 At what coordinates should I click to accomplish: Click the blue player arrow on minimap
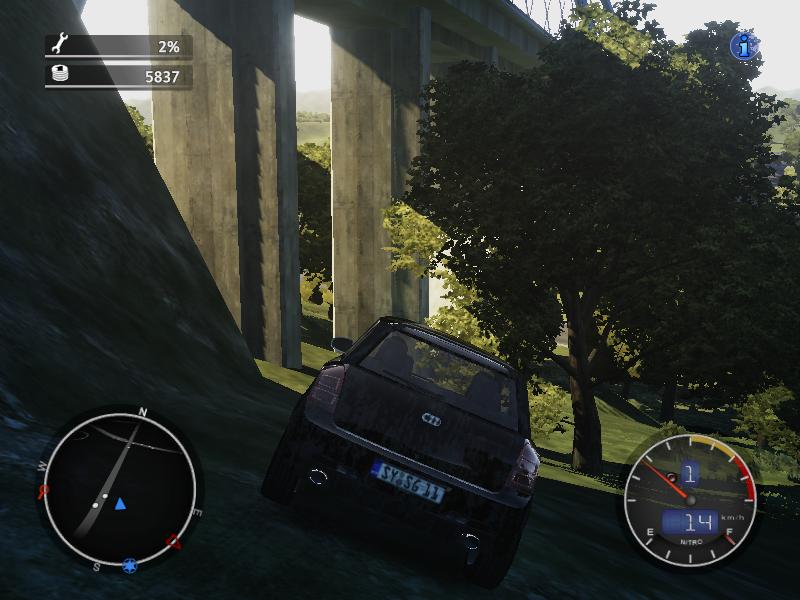pyautogui.click(x=120, y=503)
